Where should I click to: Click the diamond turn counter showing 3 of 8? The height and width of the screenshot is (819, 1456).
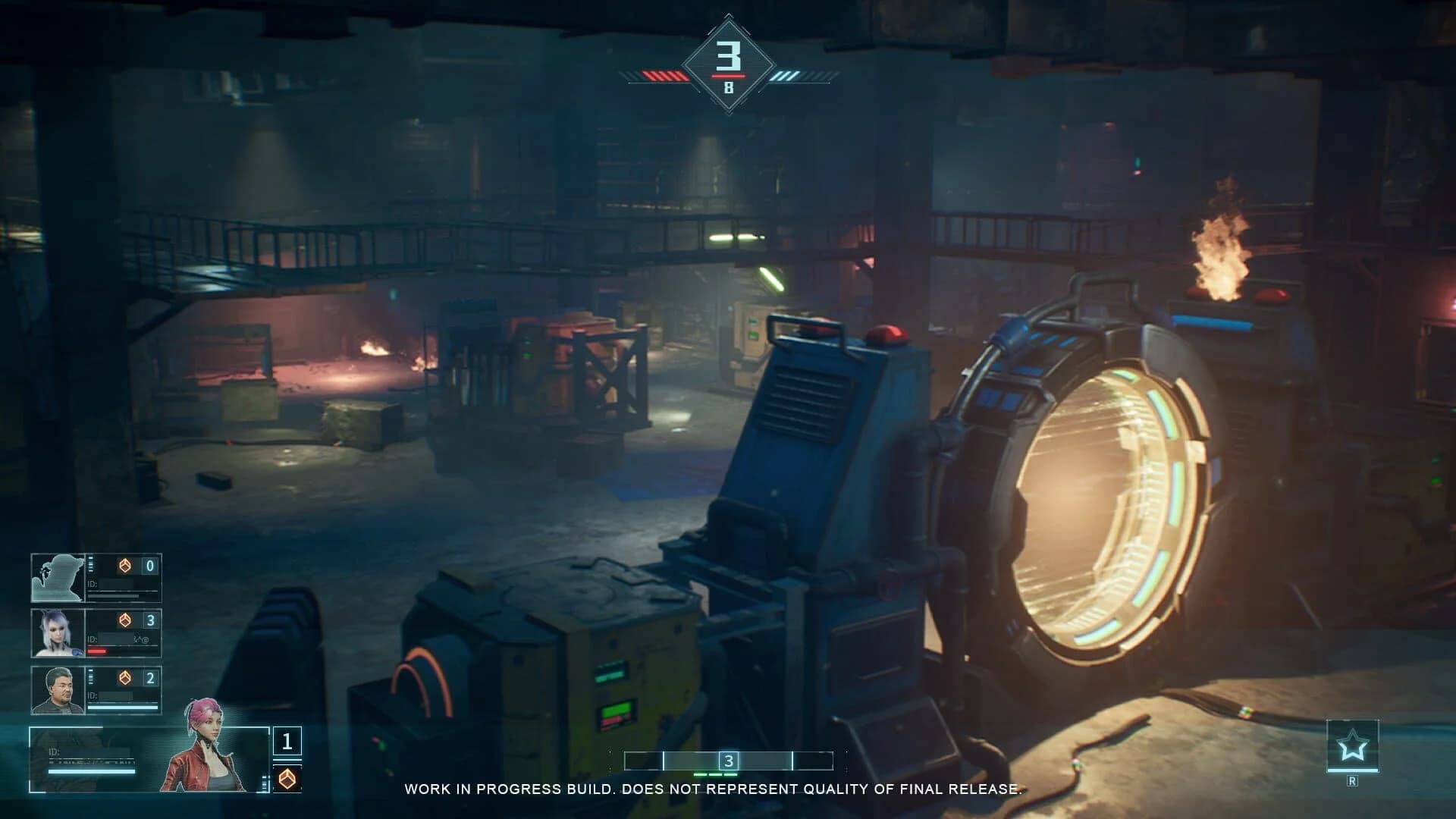[728, 62]
